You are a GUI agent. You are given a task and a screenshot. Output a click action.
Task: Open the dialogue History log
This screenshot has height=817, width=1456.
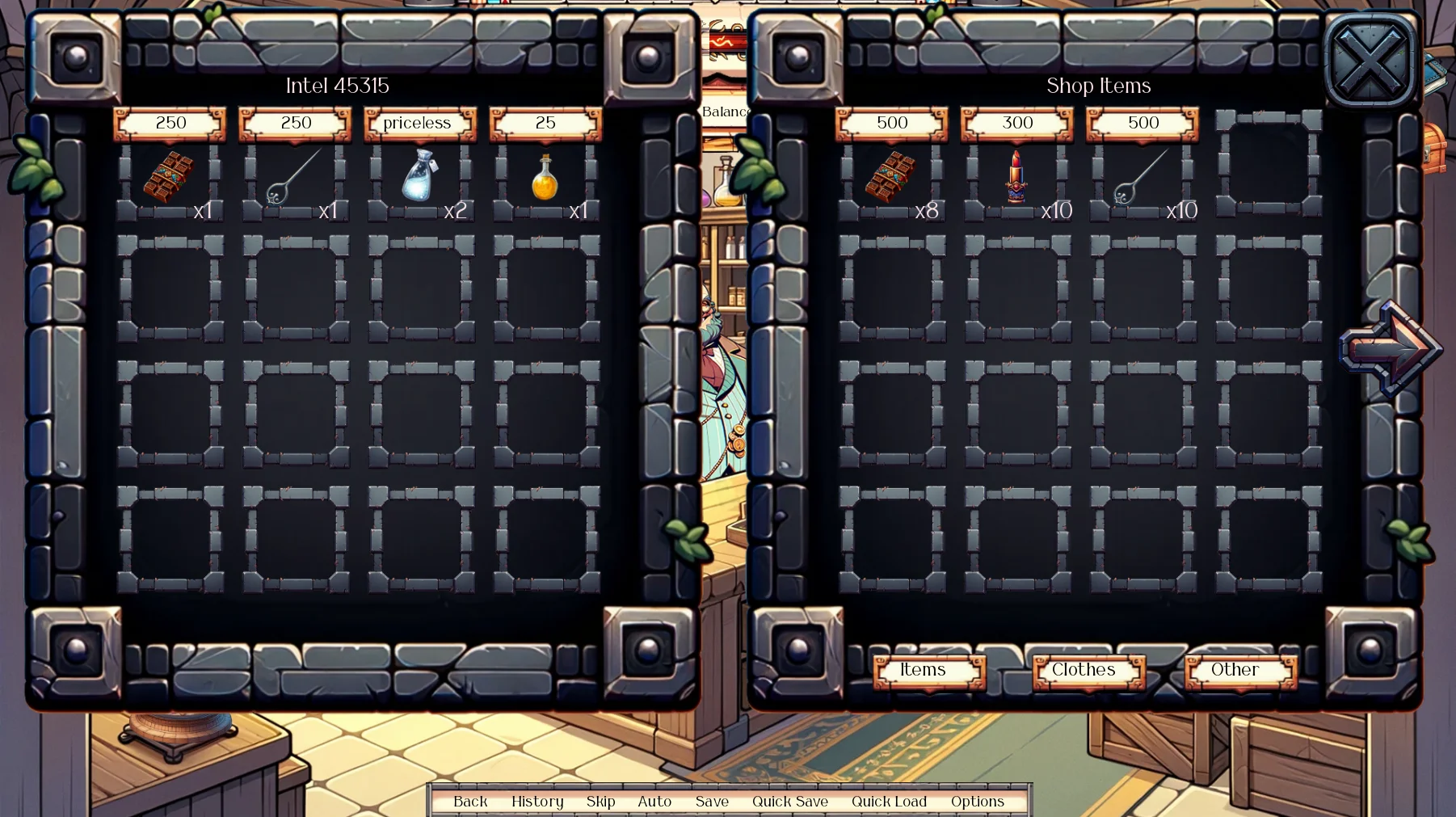(x=537, y=802)
